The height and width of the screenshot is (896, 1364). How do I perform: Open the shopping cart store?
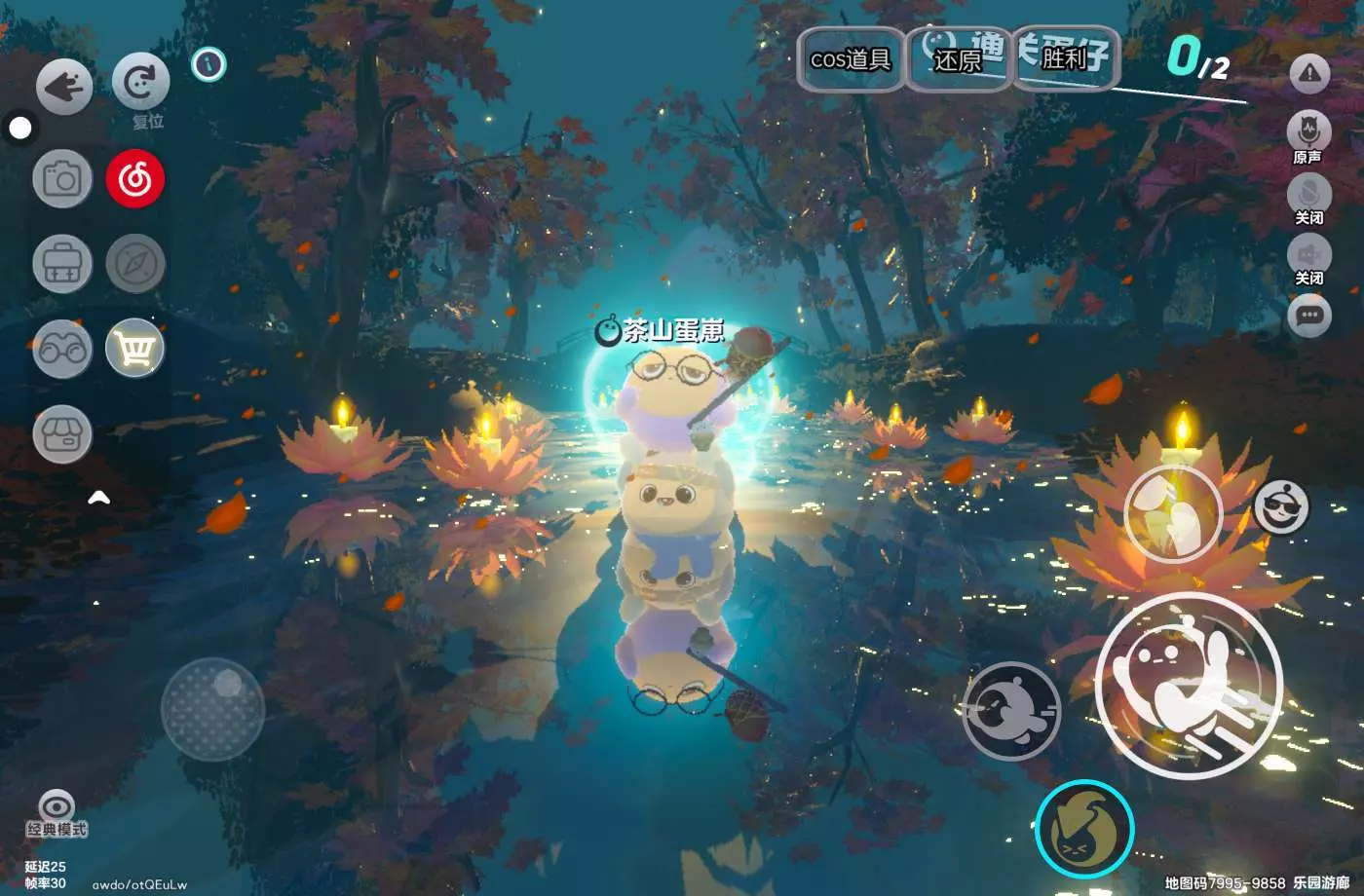[135, 349]
